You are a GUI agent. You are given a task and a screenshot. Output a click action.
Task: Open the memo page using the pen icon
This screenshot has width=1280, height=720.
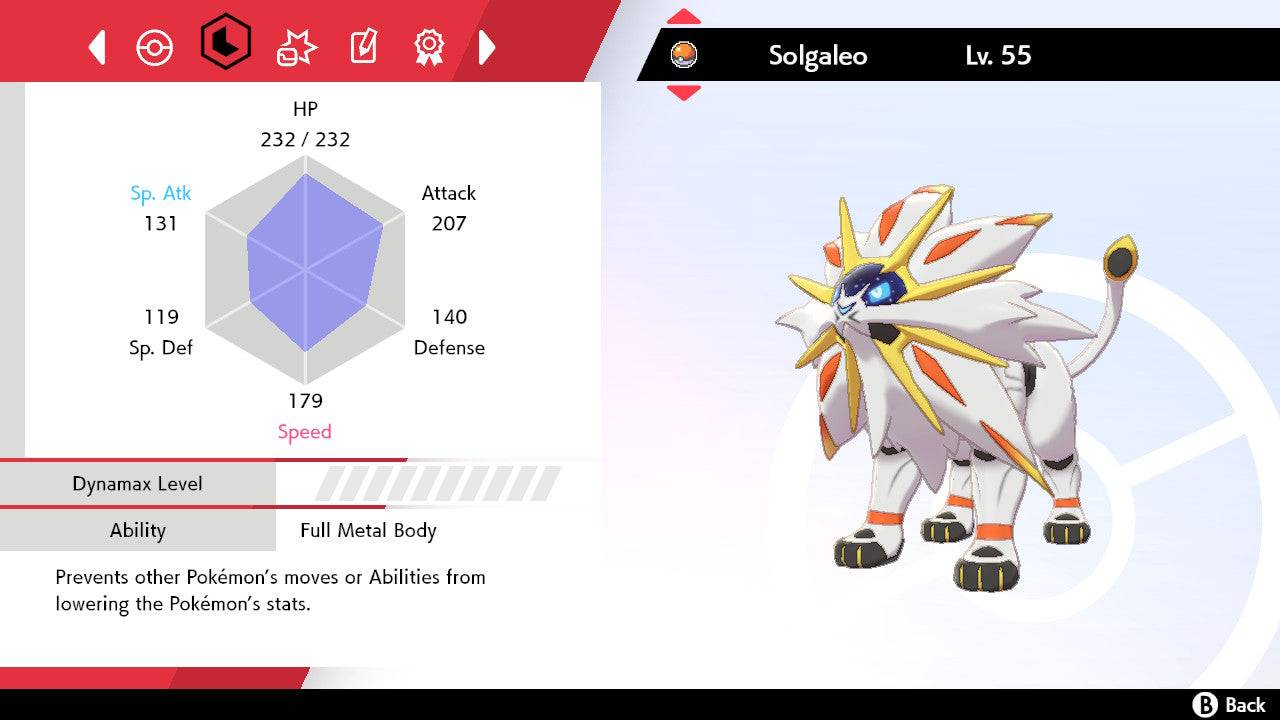(x=362, y=45)
